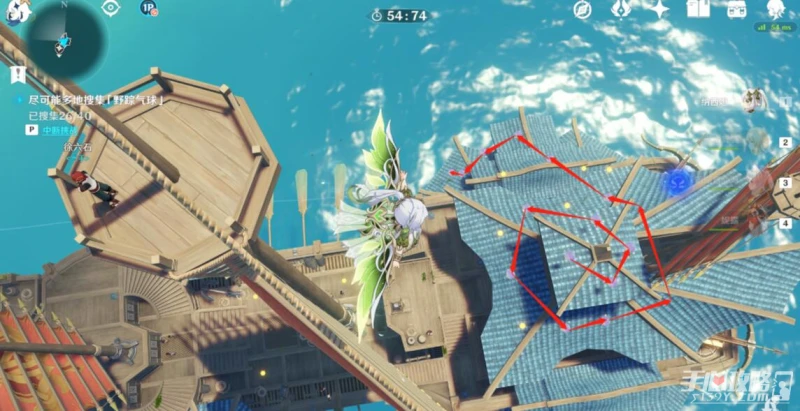Open the adventurer handbook book icon
The image size is (800, 411).
697,10
